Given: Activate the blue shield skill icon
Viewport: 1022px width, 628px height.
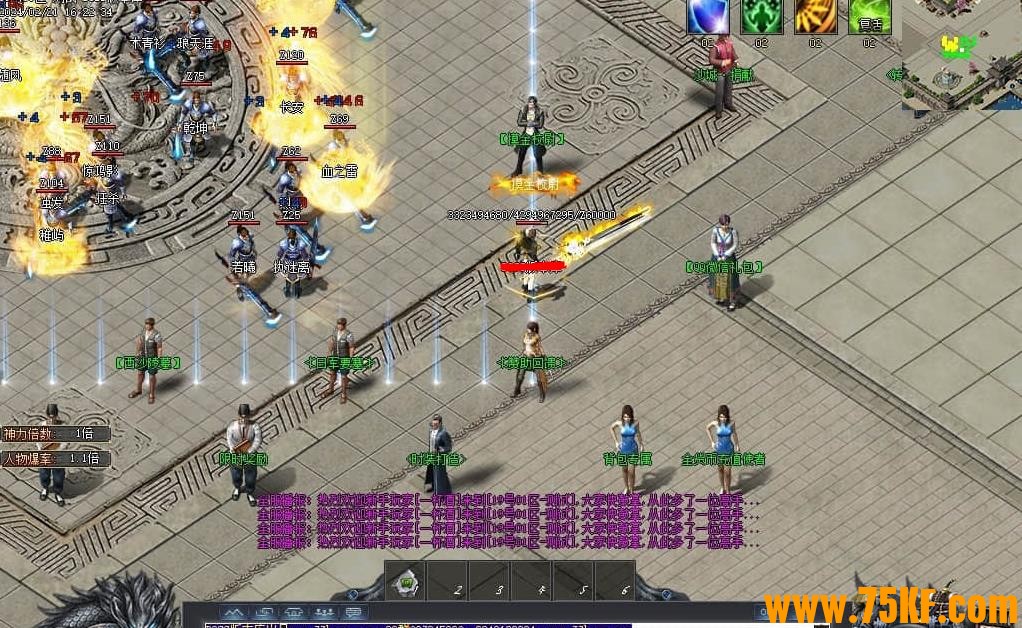Looking at the screenshot, I should 708,17.
